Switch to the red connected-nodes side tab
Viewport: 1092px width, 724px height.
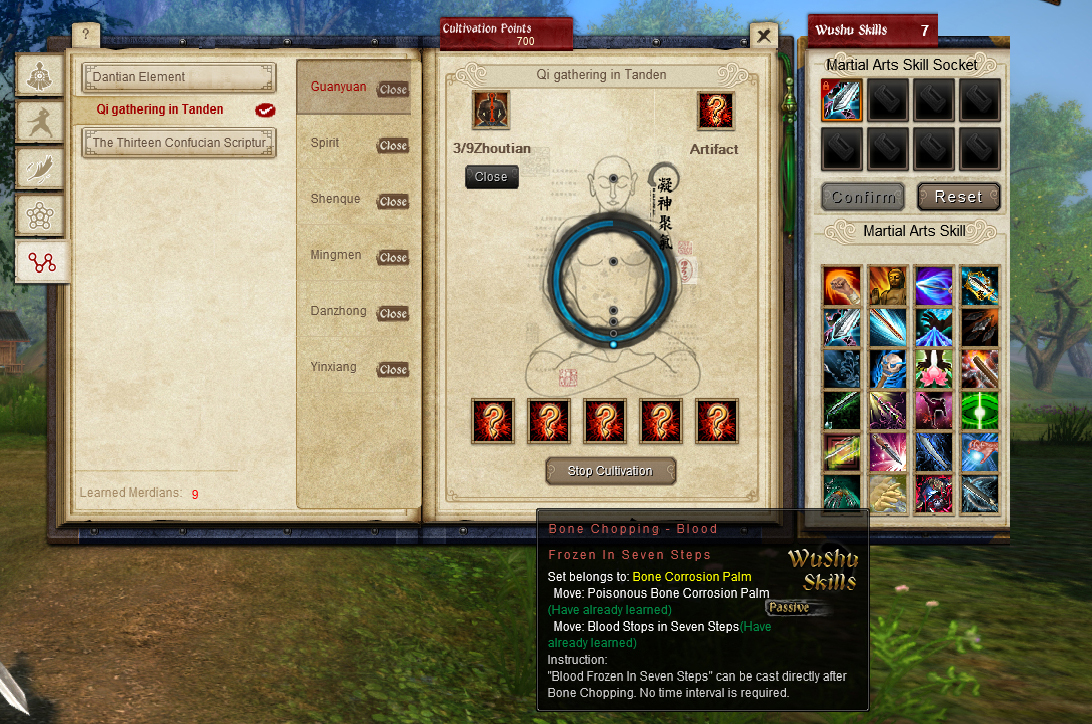pos(42,262)
